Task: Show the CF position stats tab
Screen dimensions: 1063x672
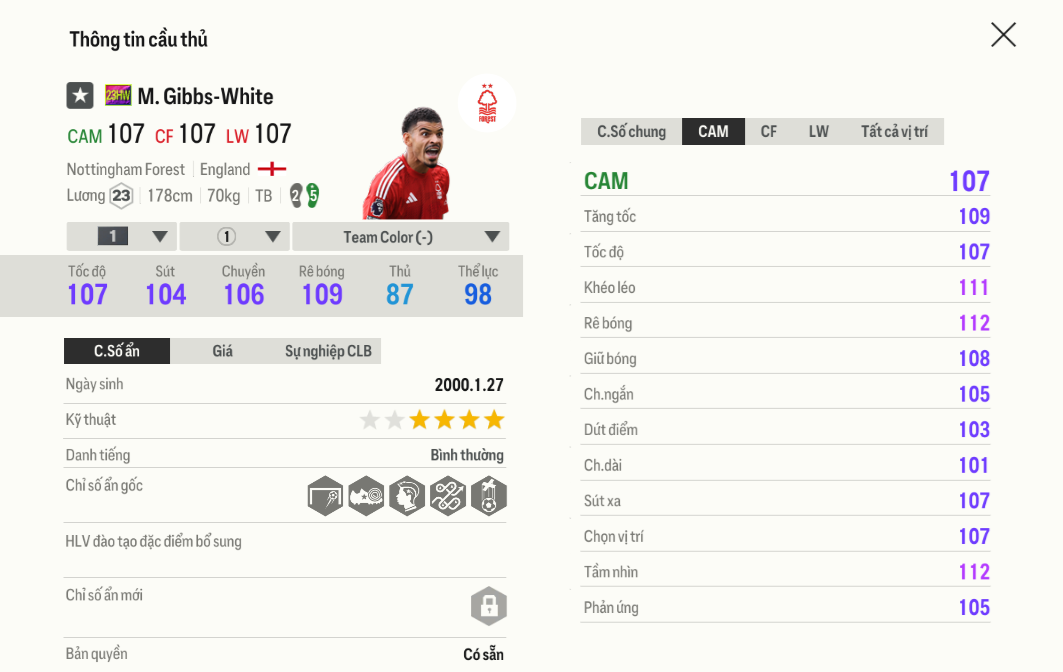Action: [x=768, y=132]
